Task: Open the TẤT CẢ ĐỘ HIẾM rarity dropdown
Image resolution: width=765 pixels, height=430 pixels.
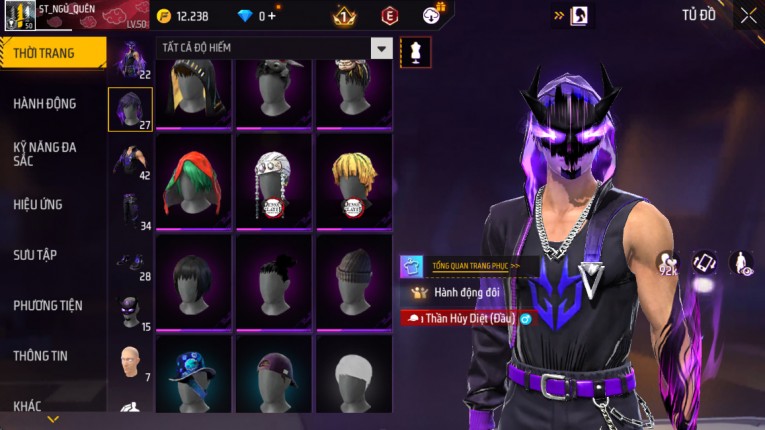Action: pos(381,48)
